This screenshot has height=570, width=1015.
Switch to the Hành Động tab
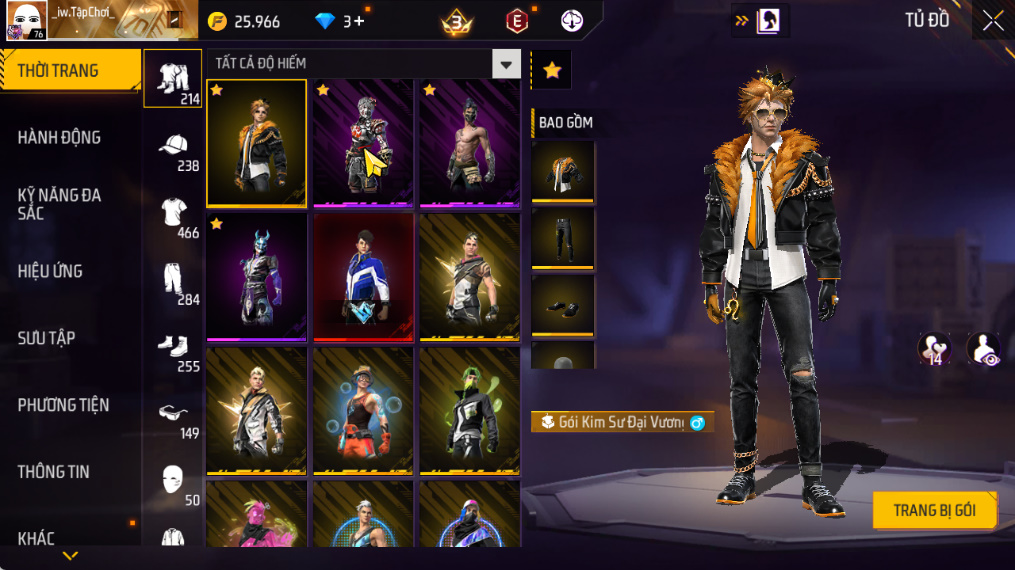60,137
